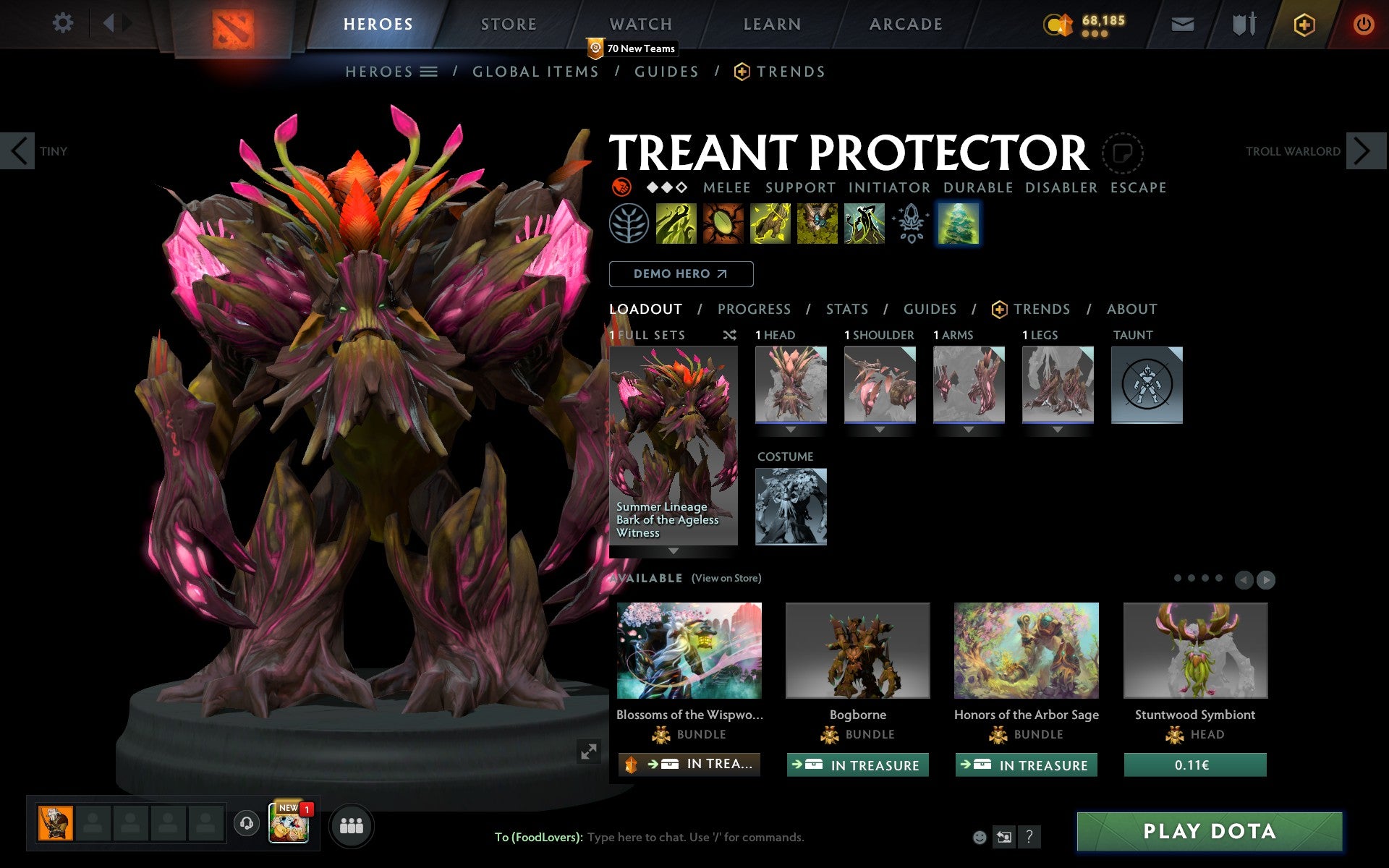Select the Bogborne bundle thumbnail
This screenshot has width=1389, height=868.
(x=857, y=651)
